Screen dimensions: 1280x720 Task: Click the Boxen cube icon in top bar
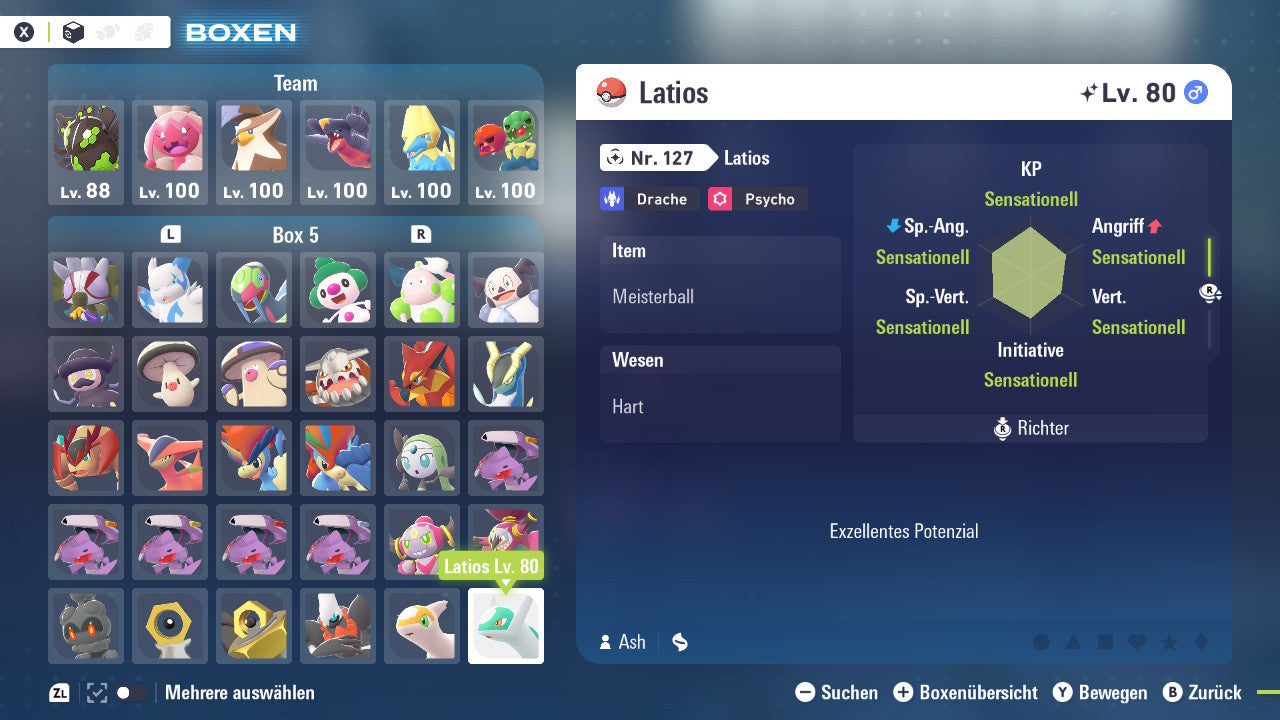[73, 31]
